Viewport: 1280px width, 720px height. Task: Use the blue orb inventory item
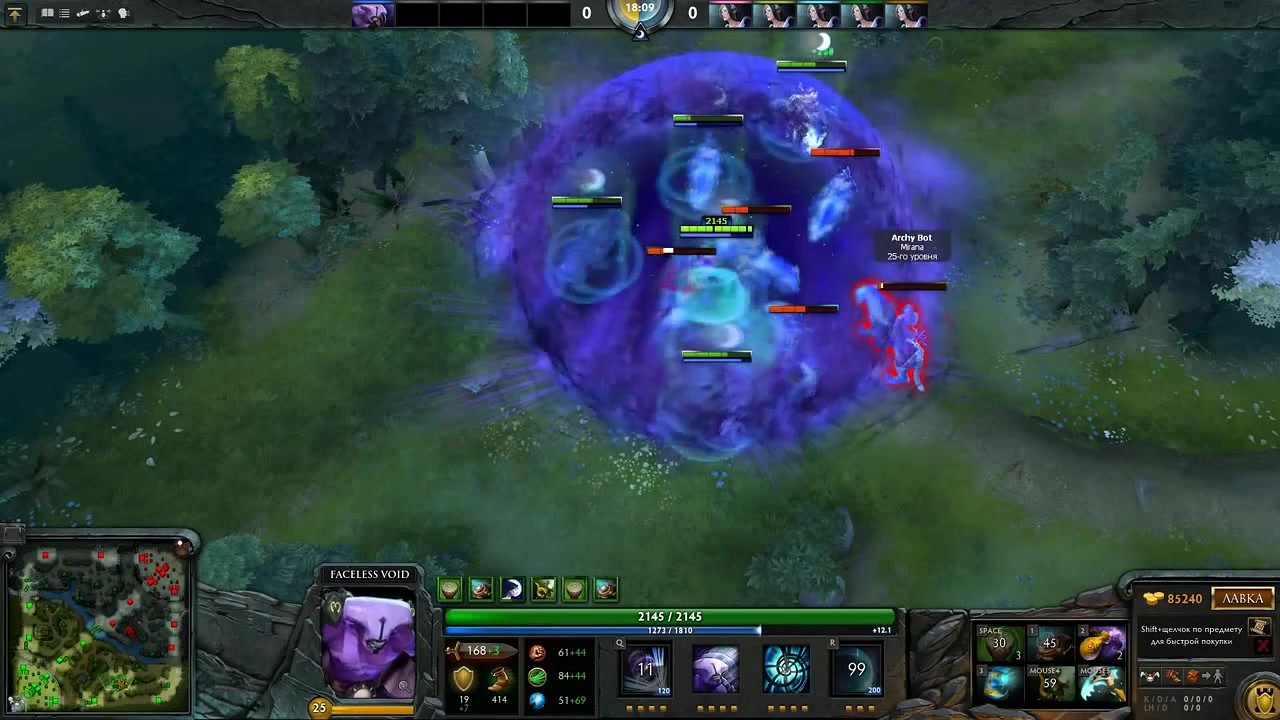tap(1001, 685)
